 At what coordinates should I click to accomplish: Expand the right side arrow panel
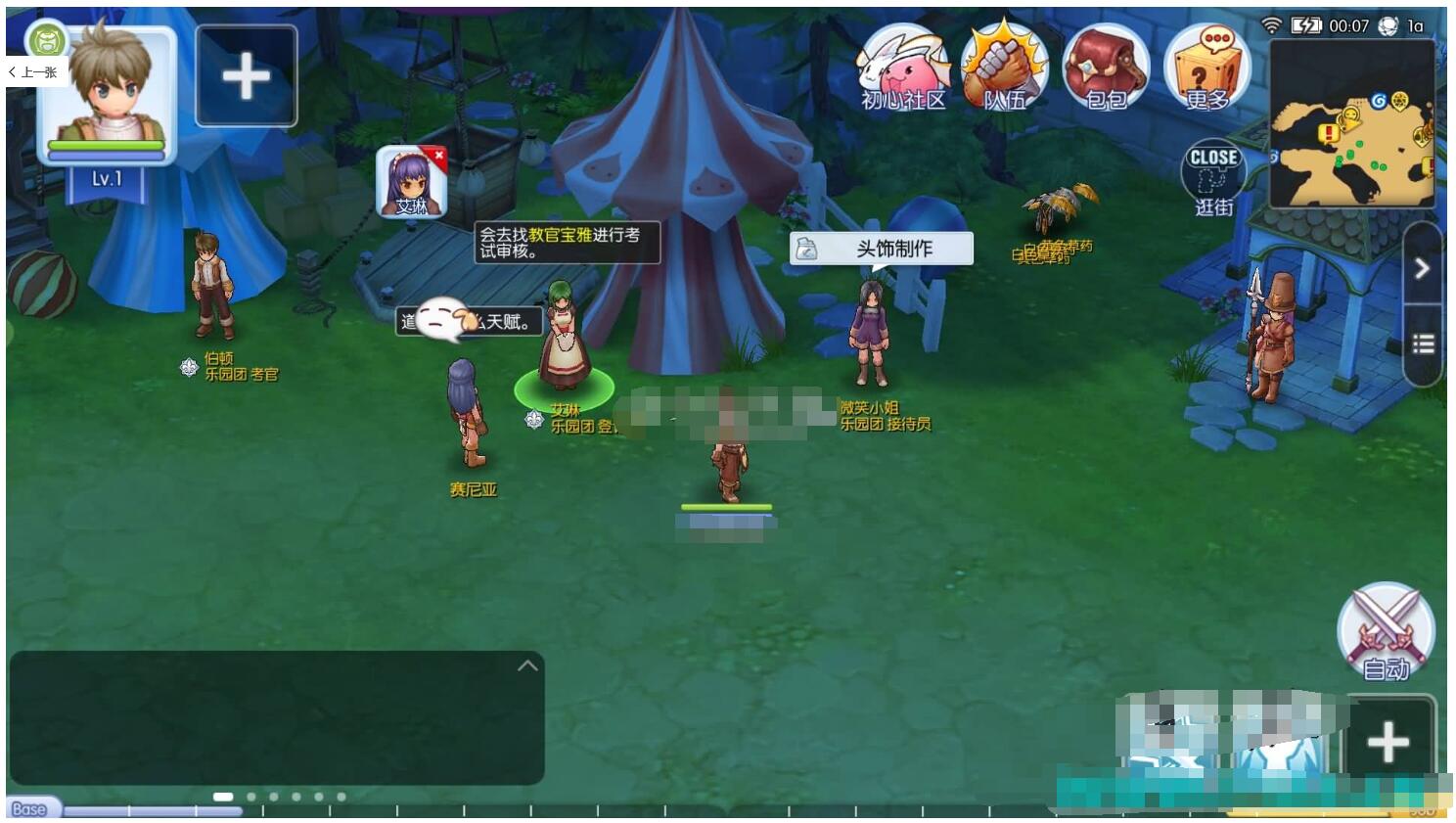point(1422,267)
